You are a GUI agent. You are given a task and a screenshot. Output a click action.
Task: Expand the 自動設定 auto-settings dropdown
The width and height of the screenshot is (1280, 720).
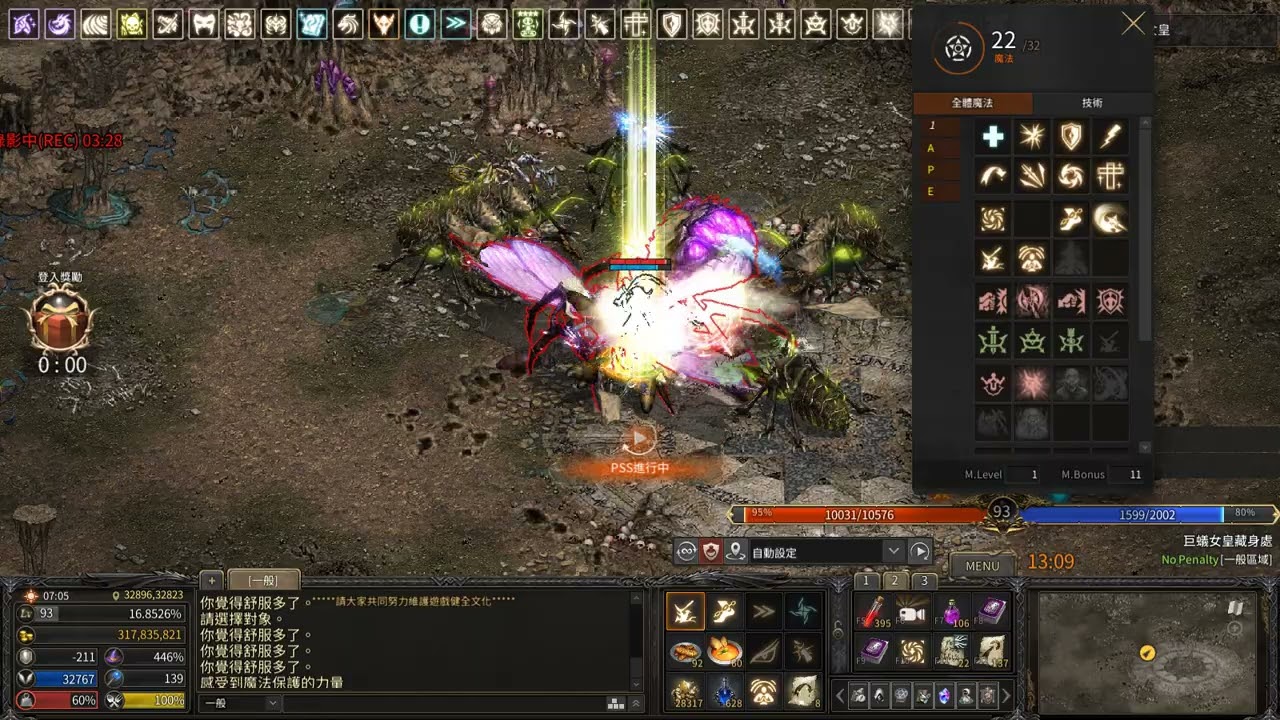[893, 552]
